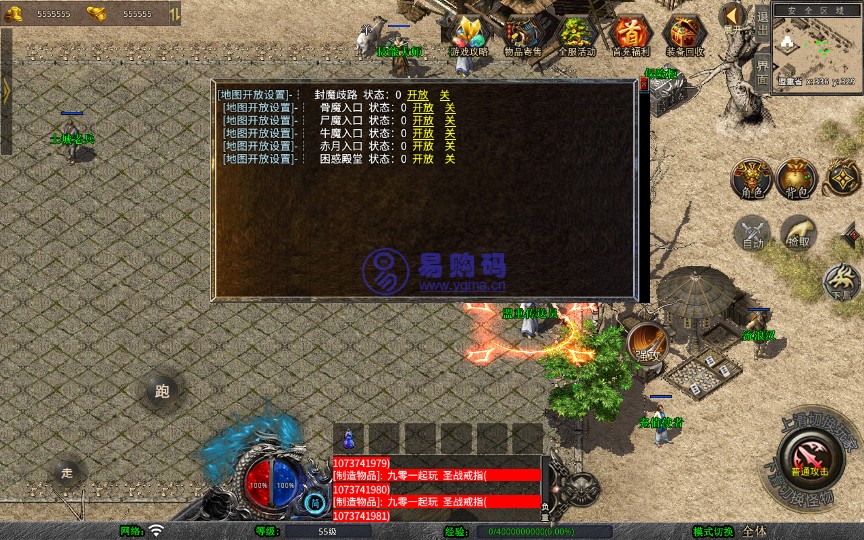Image resolution: width=864 pixels, height=540 pixels.
Task: Open the 背包 backpack
Action: 798,177
